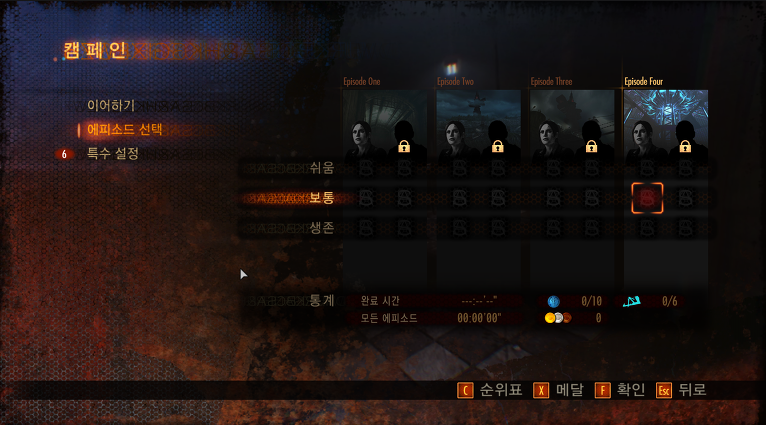Viewport: 766px width, 425px height.
Task: Open the 순위표 leaderboard
Action: [x=490, y=390]
